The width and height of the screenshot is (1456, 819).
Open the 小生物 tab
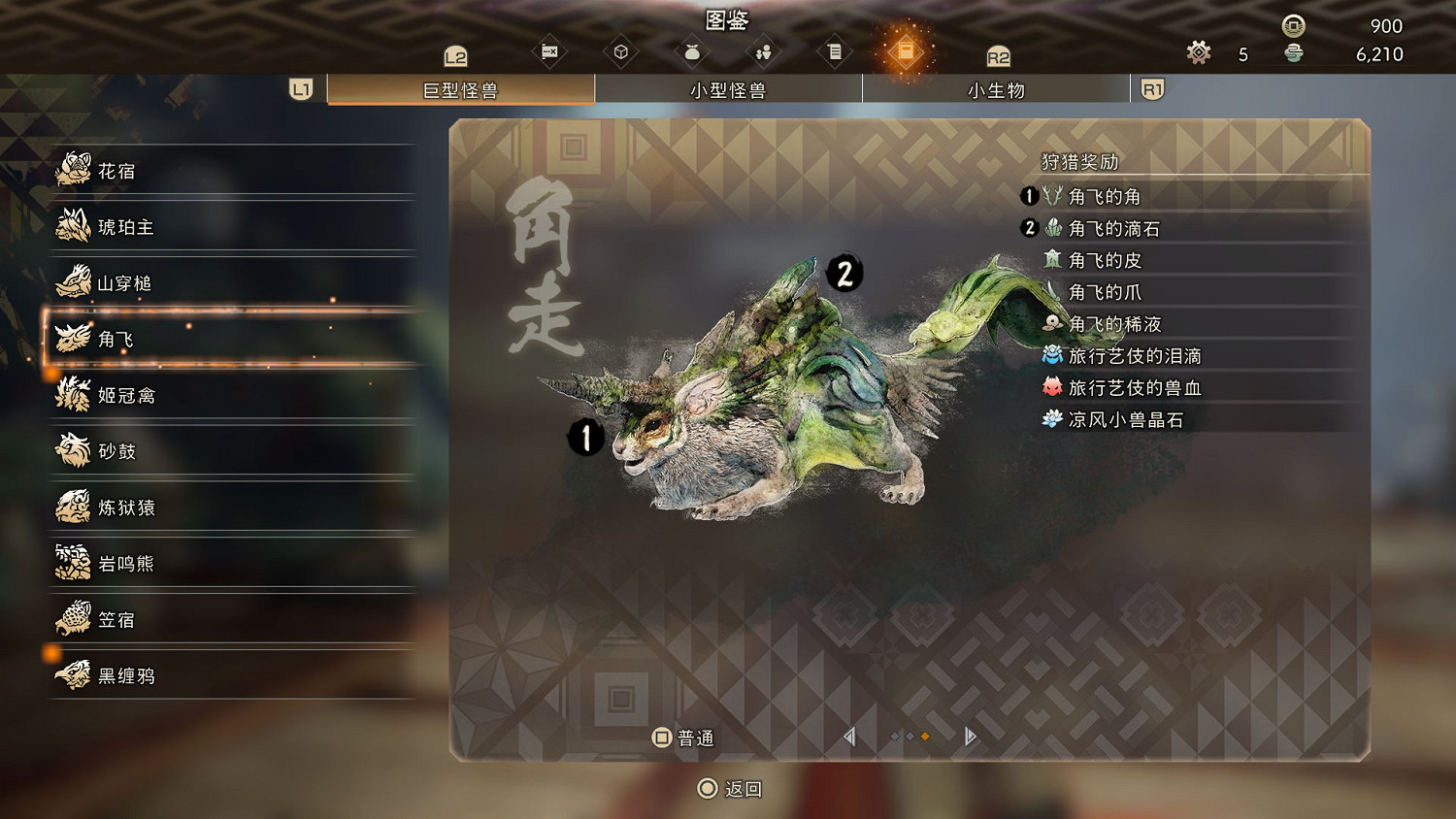996,90
